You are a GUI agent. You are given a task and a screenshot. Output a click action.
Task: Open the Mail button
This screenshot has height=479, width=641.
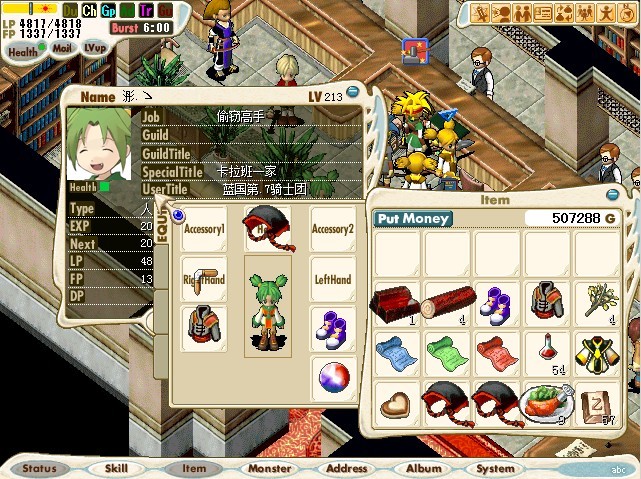point(62,46)
